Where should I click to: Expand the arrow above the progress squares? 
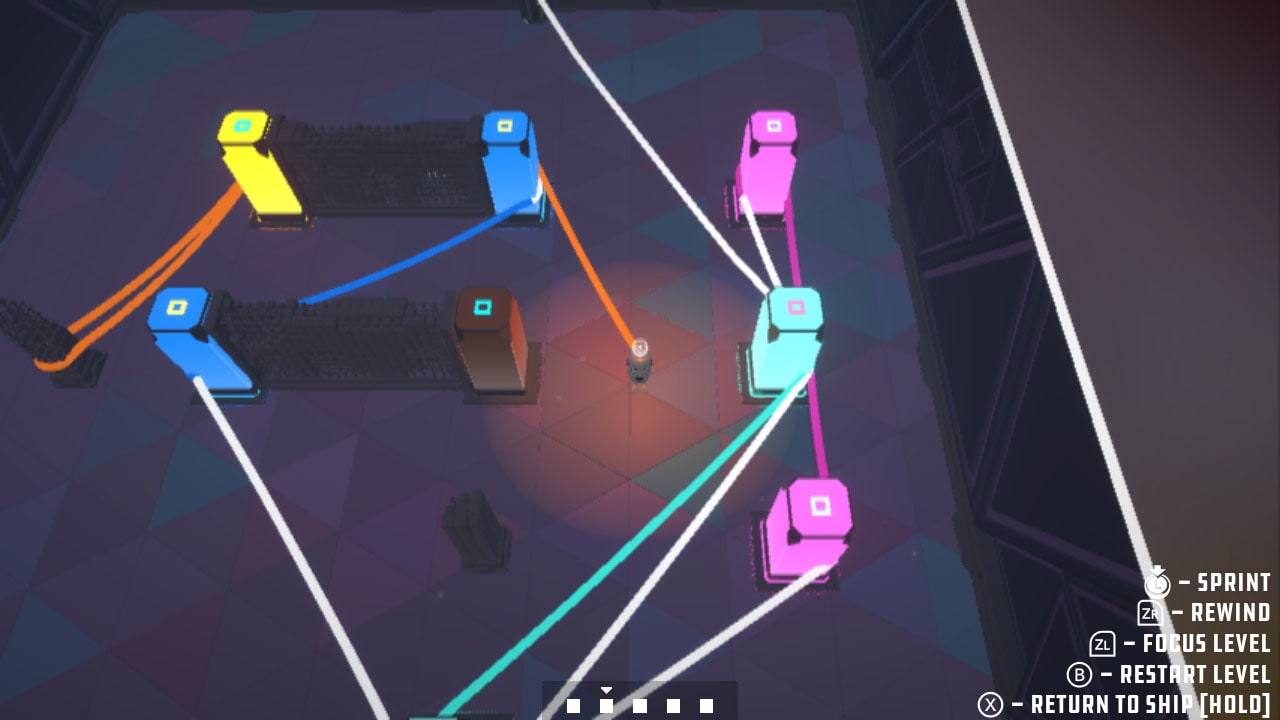pos(607,690)
